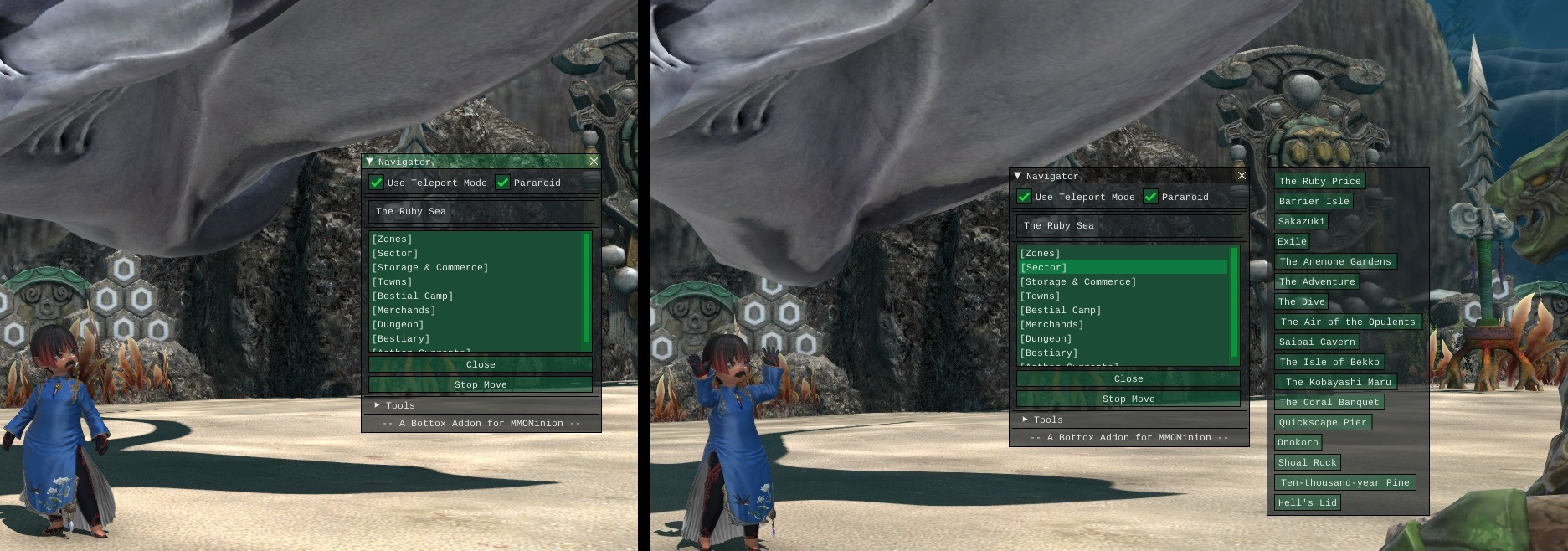Choose the Barrier Isle destination

point(1314,201)
